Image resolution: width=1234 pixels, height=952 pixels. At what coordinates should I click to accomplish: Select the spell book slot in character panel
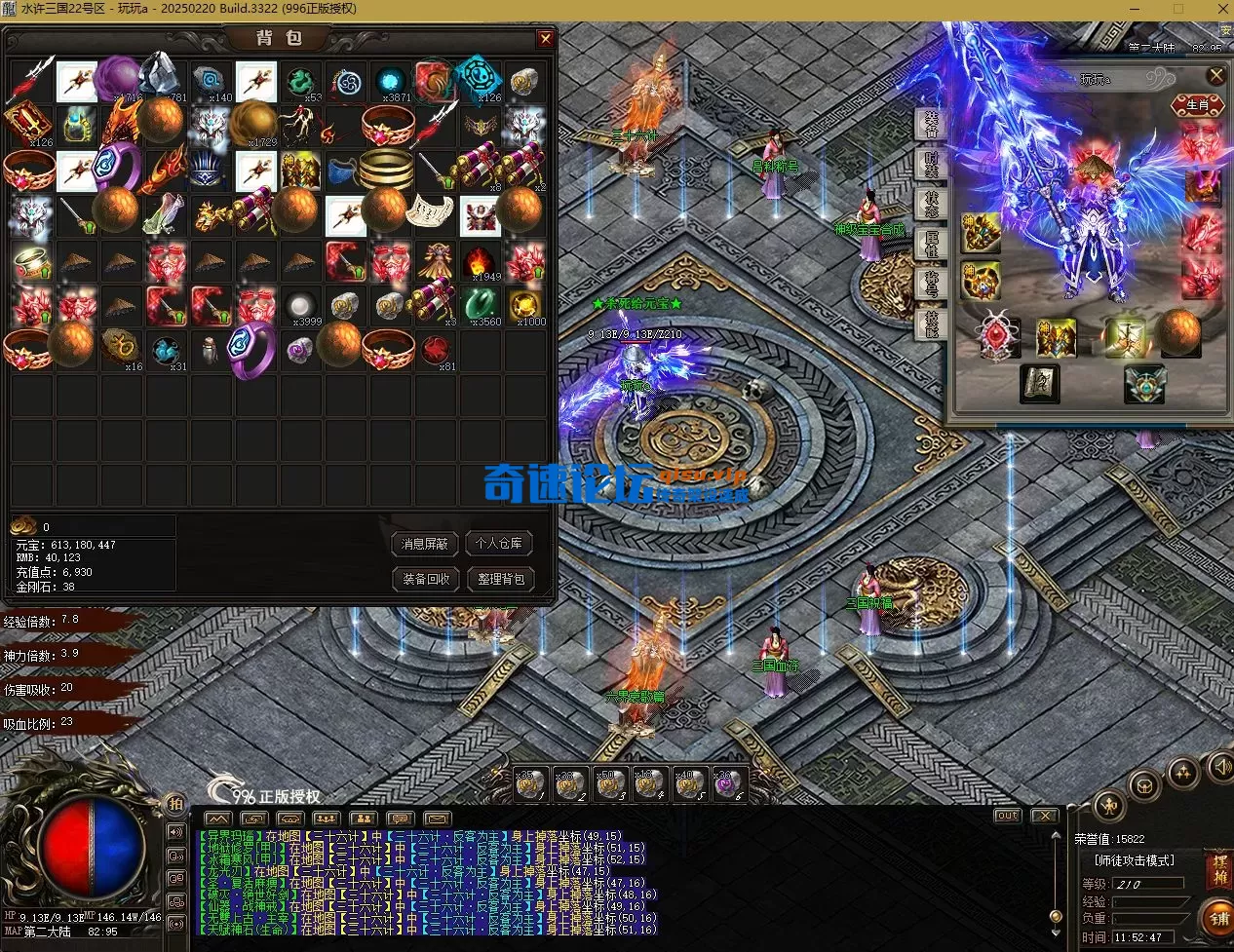[x=1039, y=383]
